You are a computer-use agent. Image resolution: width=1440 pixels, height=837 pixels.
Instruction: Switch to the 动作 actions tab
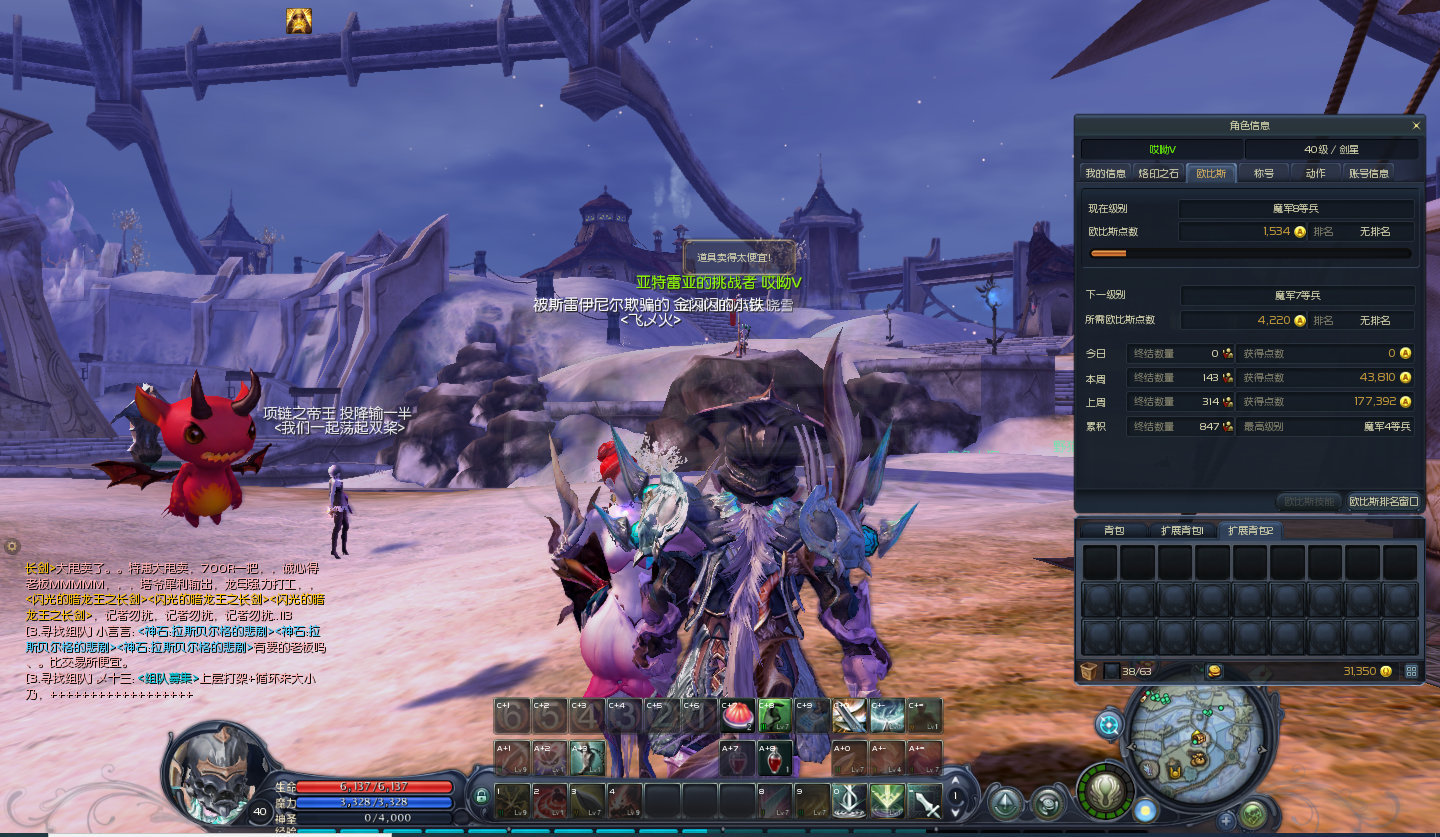pyautogui.click(x=1315, y=173)
